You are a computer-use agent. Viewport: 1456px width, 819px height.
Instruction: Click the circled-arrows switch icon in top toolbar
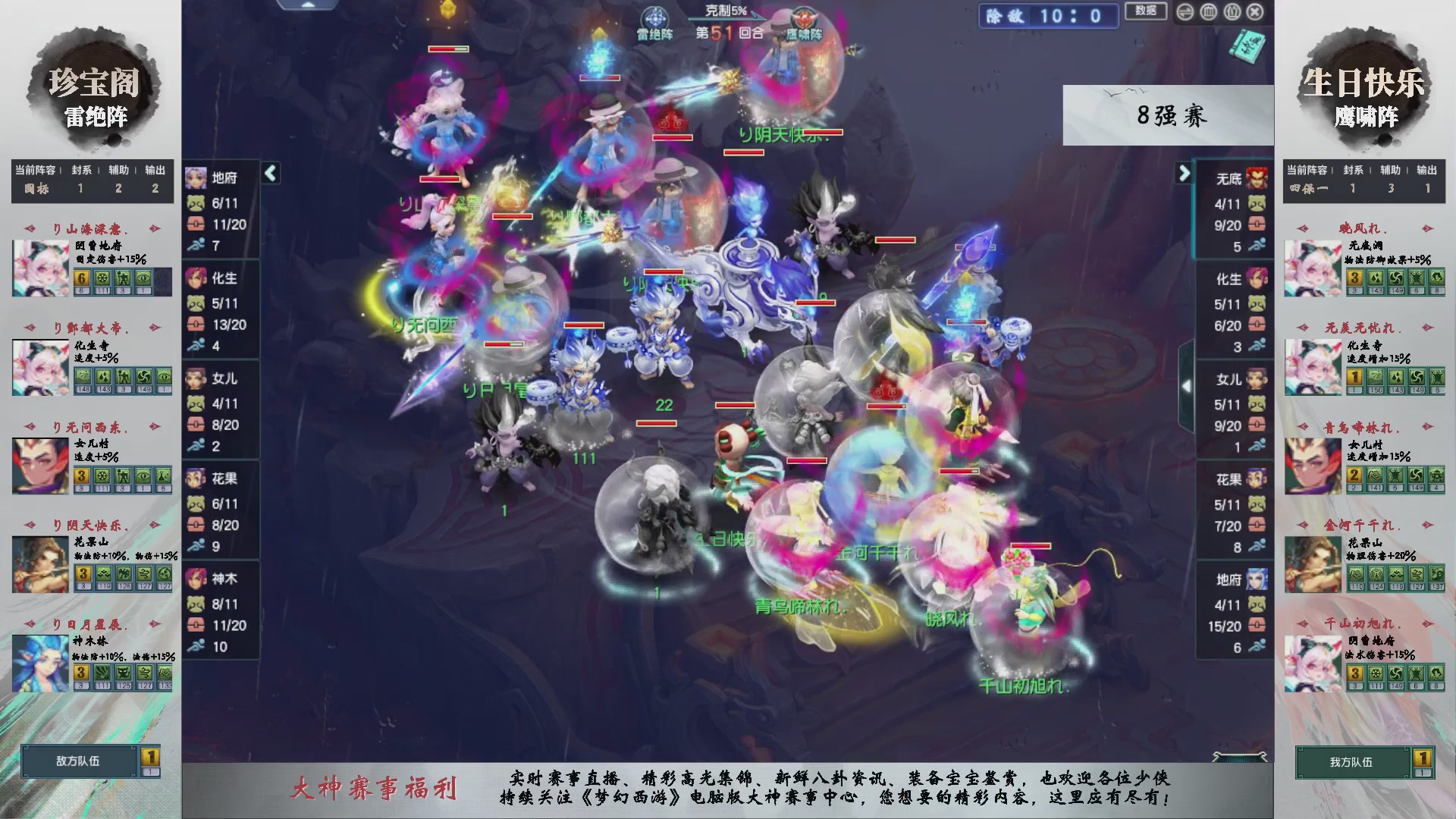tap(1185, 11)
